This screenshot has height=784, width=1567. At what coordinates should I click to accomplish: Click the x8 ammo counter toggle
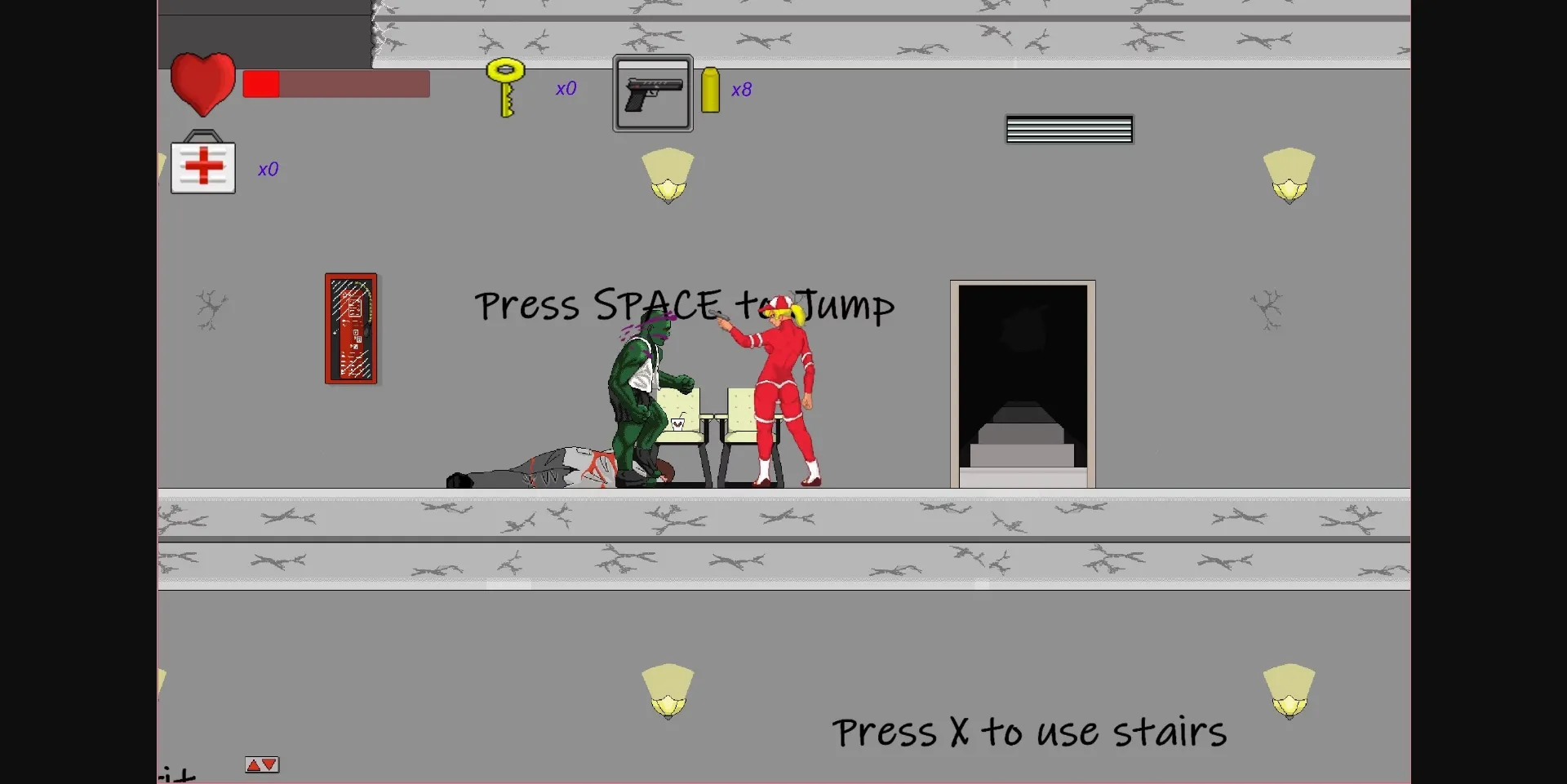point(741,90)
